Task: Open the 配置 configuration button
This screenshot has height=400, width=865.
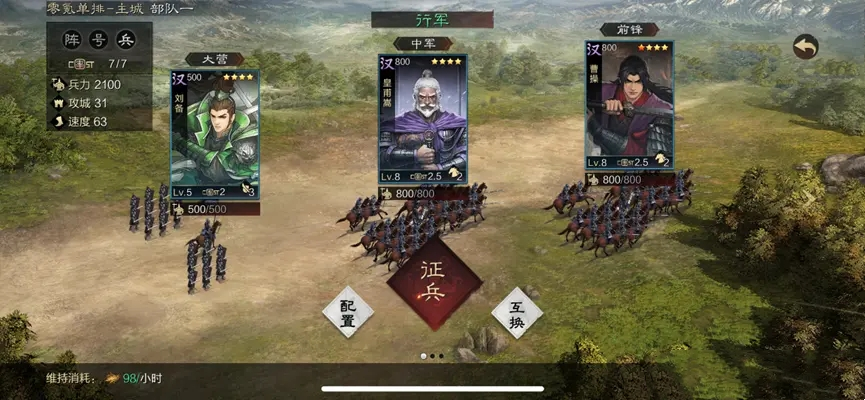Action: pos(348,313)
